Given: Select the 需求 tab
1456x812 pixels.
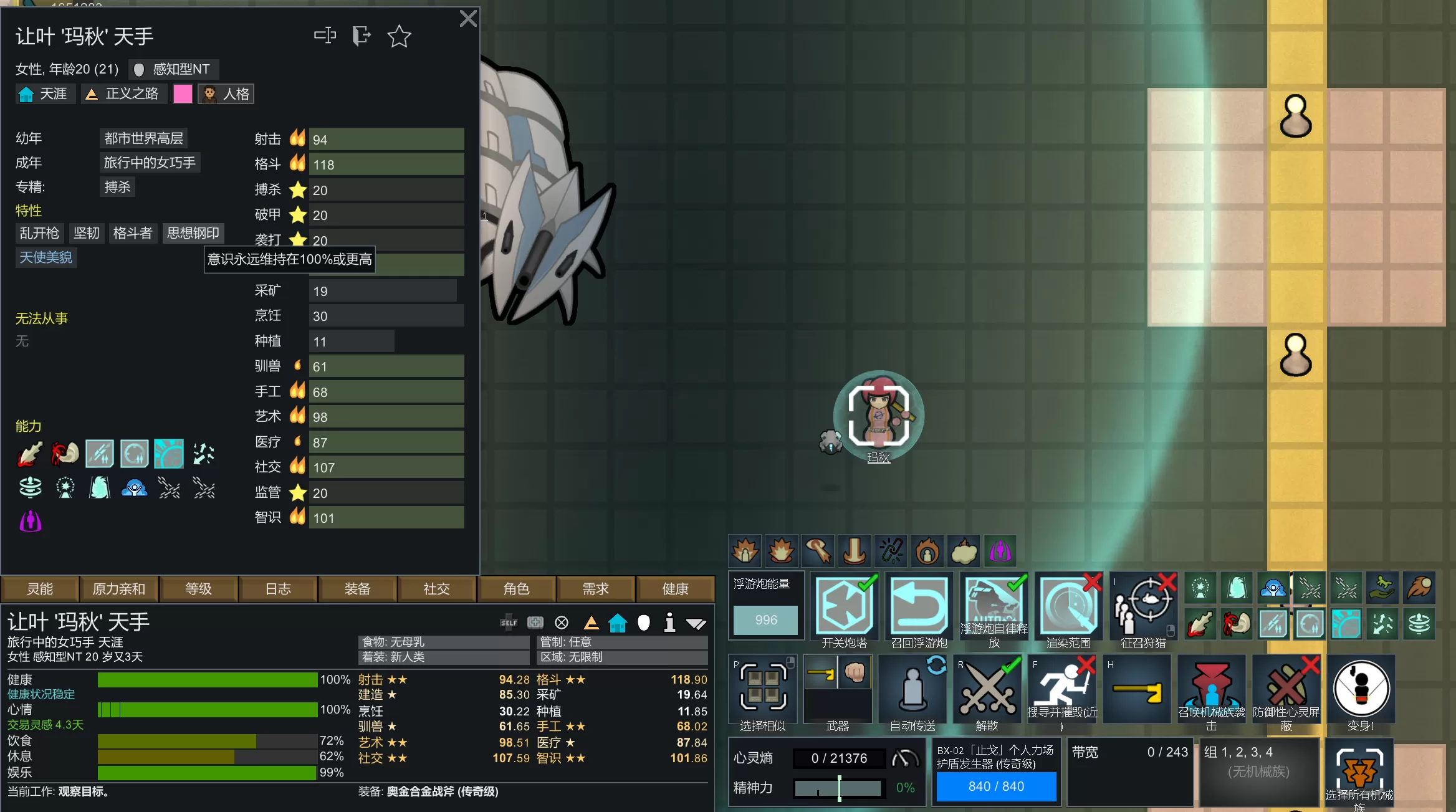Looking at the screenshot, I should pyautogui.click(x=595, y=589).
